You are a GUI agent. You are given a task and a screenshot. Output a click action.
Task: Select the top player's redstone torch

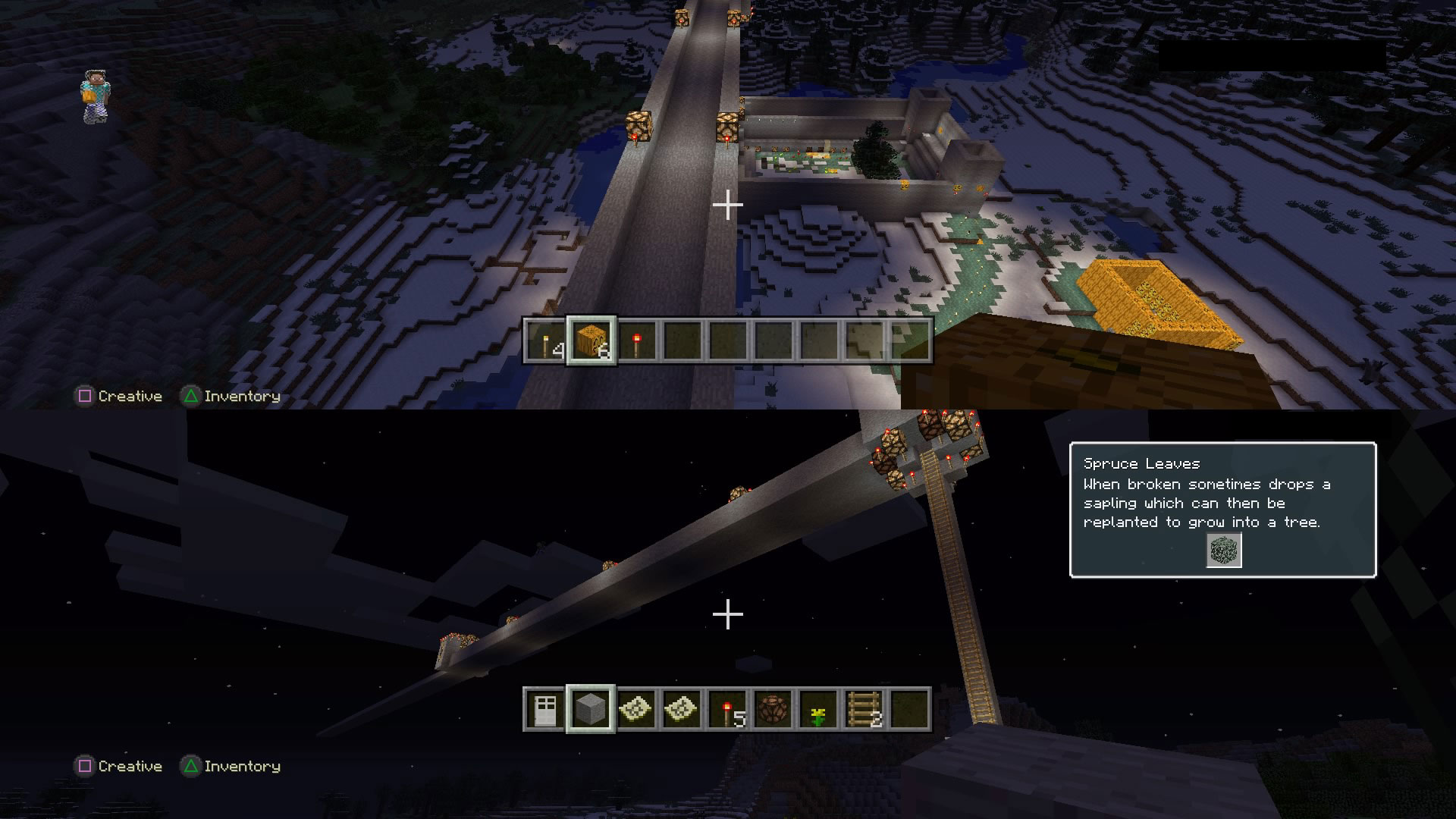(x=637, y=343)
